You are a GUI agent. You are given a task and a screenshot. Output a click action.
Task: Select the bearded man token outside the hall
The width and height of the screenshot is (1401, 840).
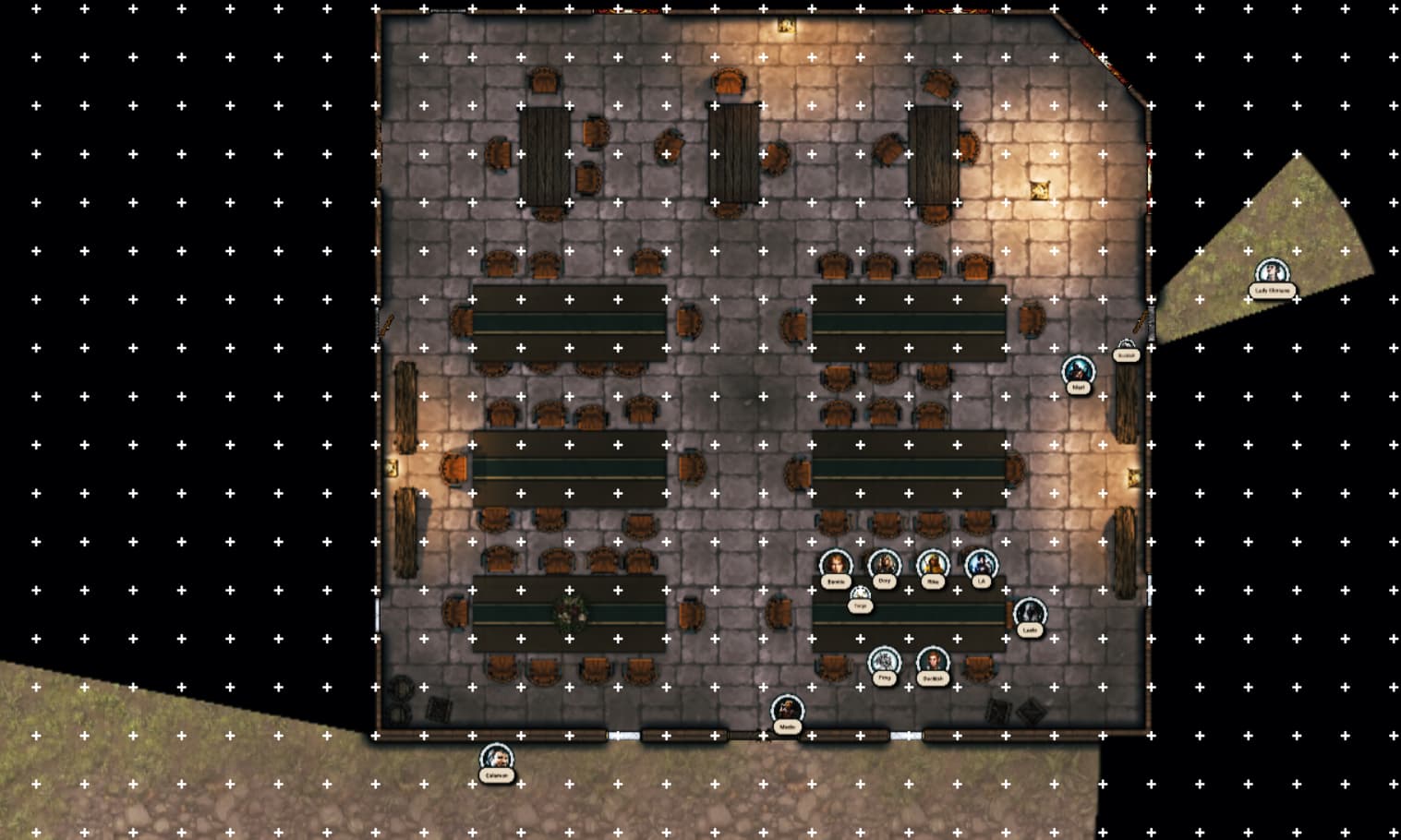click(497, 759)
